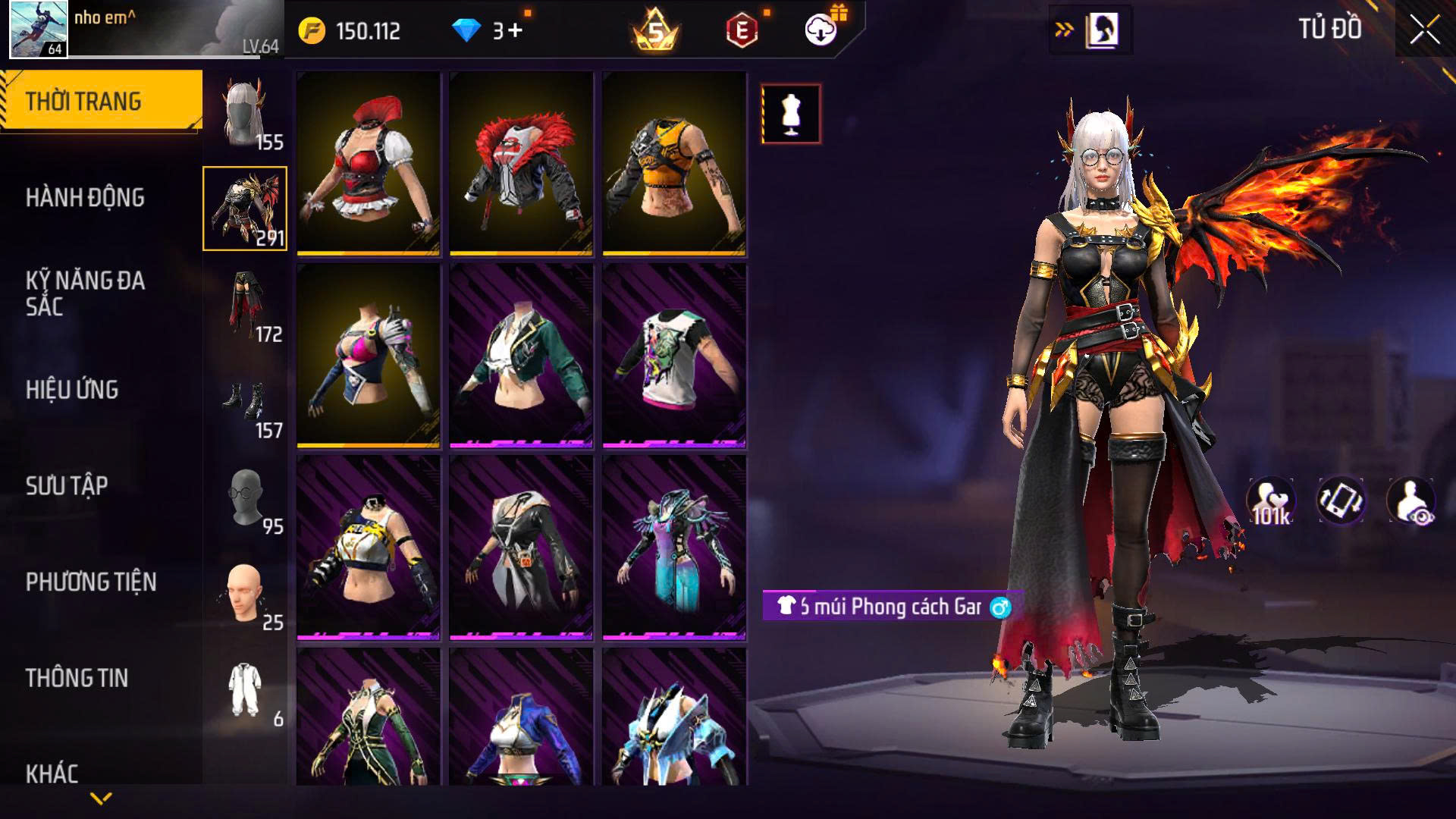
Task: Go to the Phương Tiện tab
Action: [x=91, y=582]
